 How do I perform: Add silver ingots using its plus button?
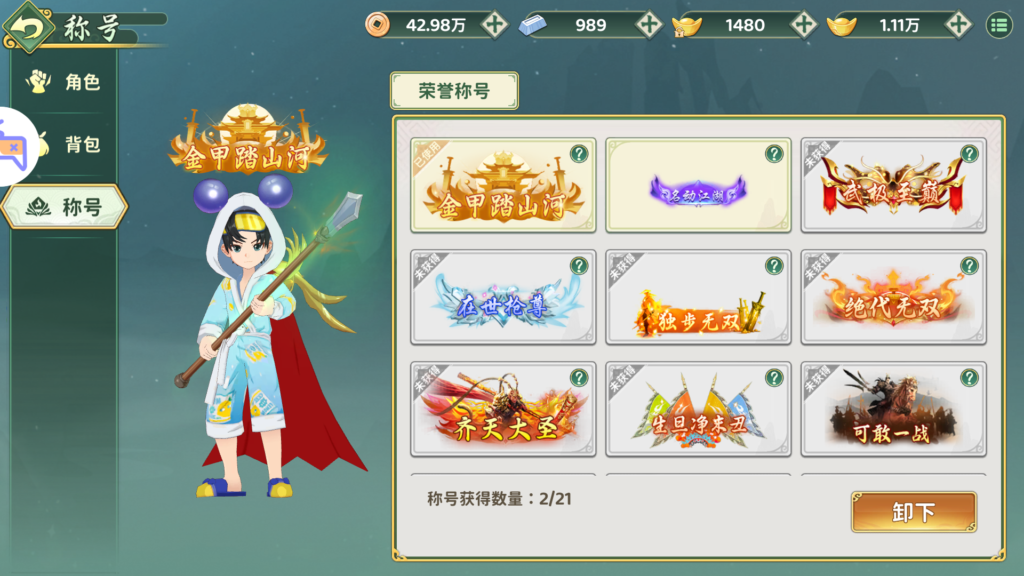(649, 25)
